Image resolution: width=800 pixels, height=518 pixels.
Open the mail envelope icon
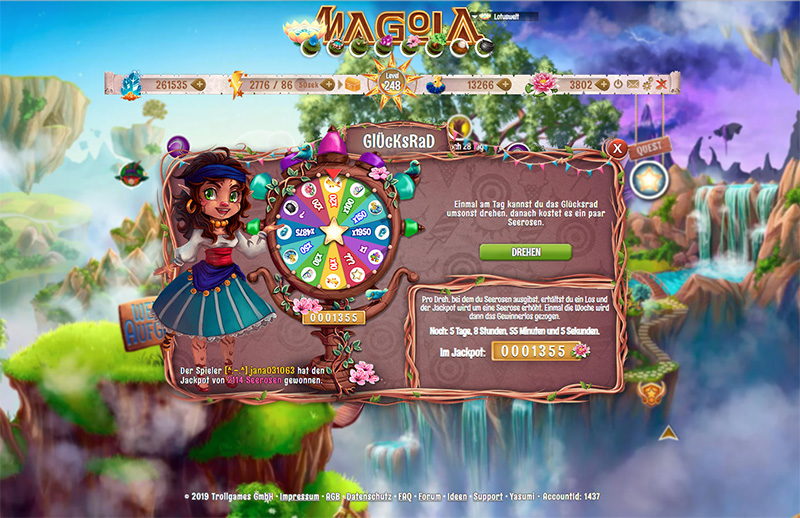point(632,85)
